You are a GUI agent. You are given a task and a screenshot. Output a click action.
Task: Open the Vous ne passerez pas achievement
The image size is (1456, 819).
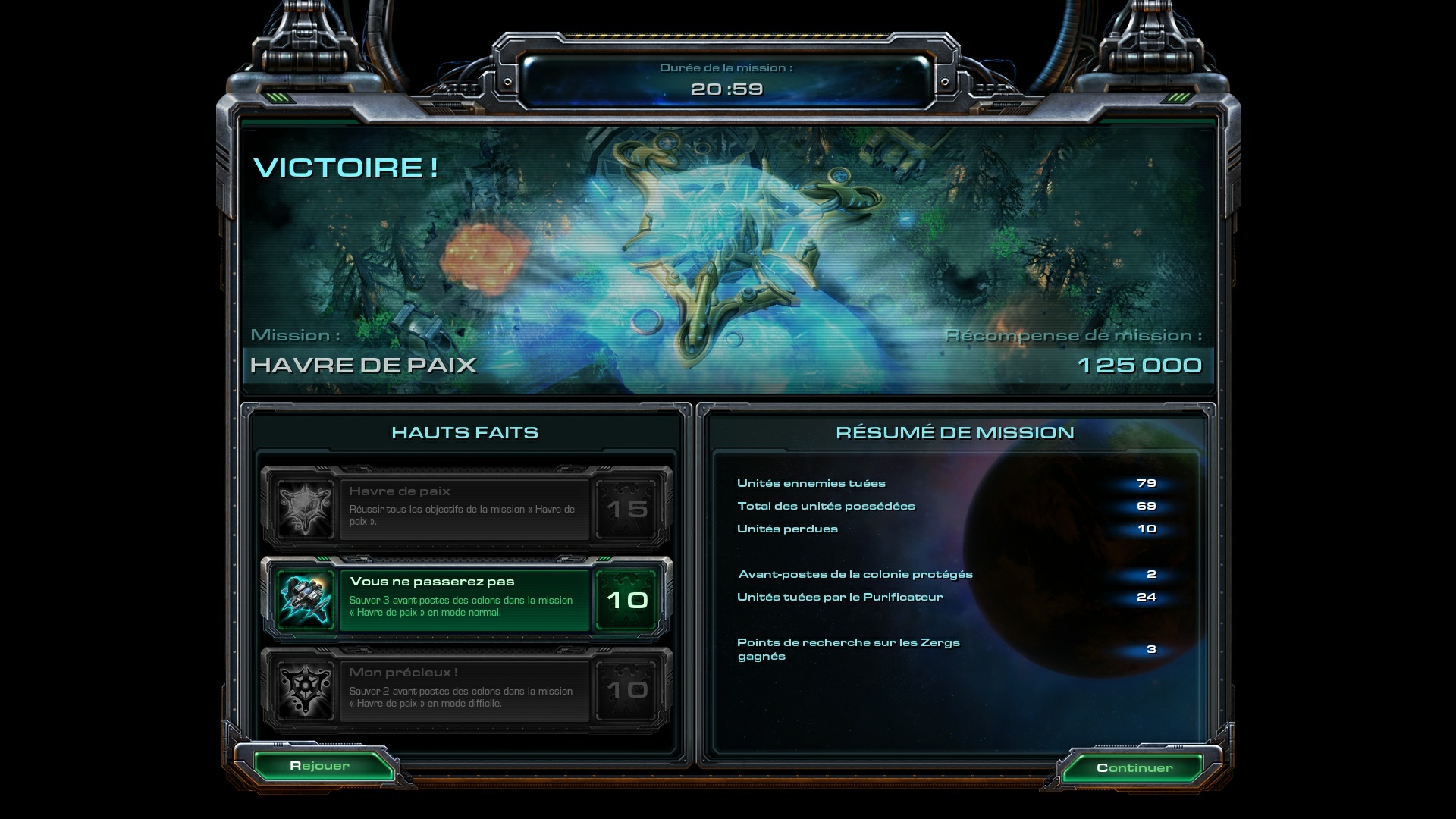coord(465,600)
